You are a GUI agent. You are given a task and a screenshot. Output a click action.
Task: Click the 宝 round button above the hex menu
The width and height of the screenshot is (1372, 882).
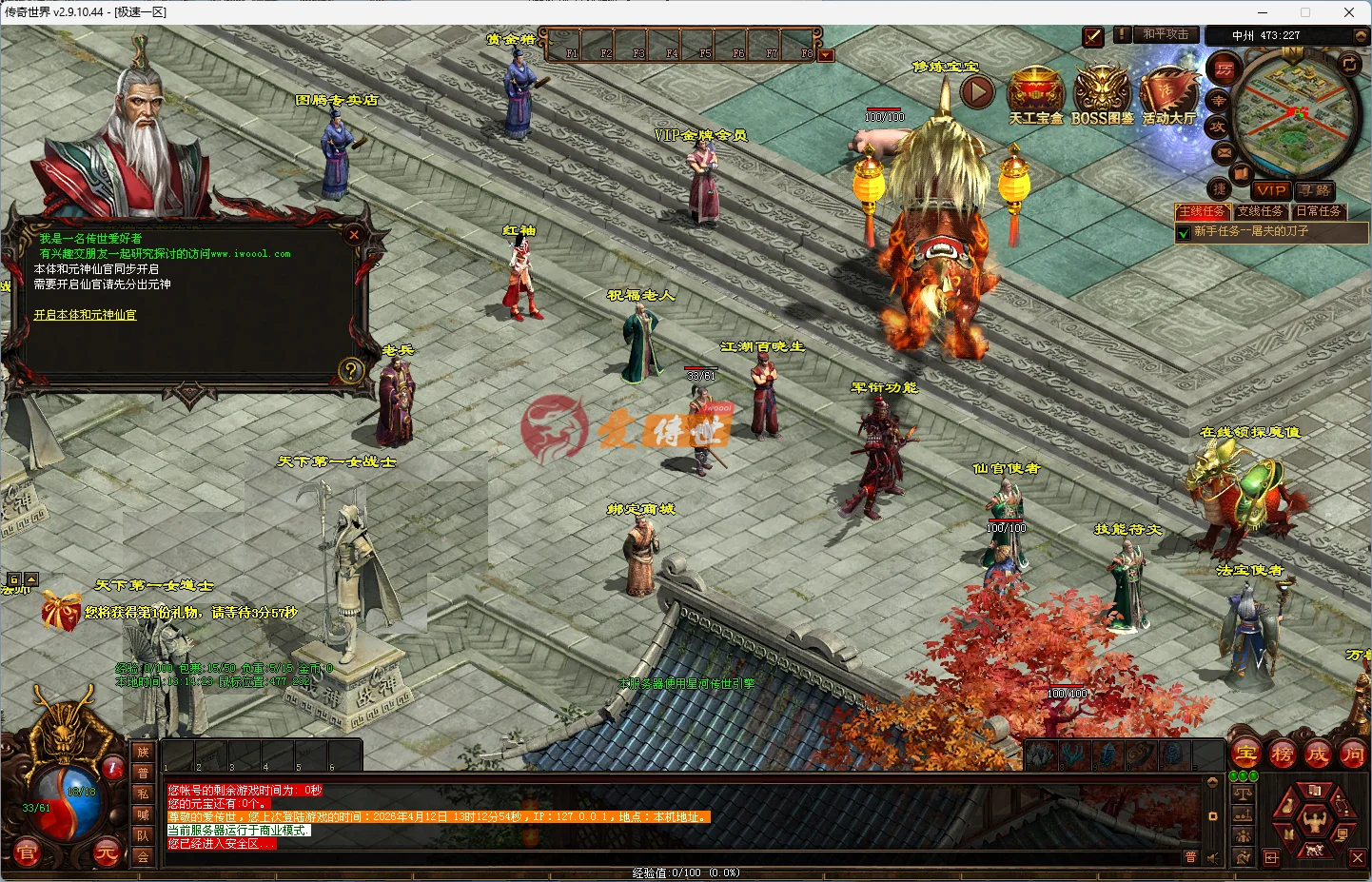pos(1245,754)
